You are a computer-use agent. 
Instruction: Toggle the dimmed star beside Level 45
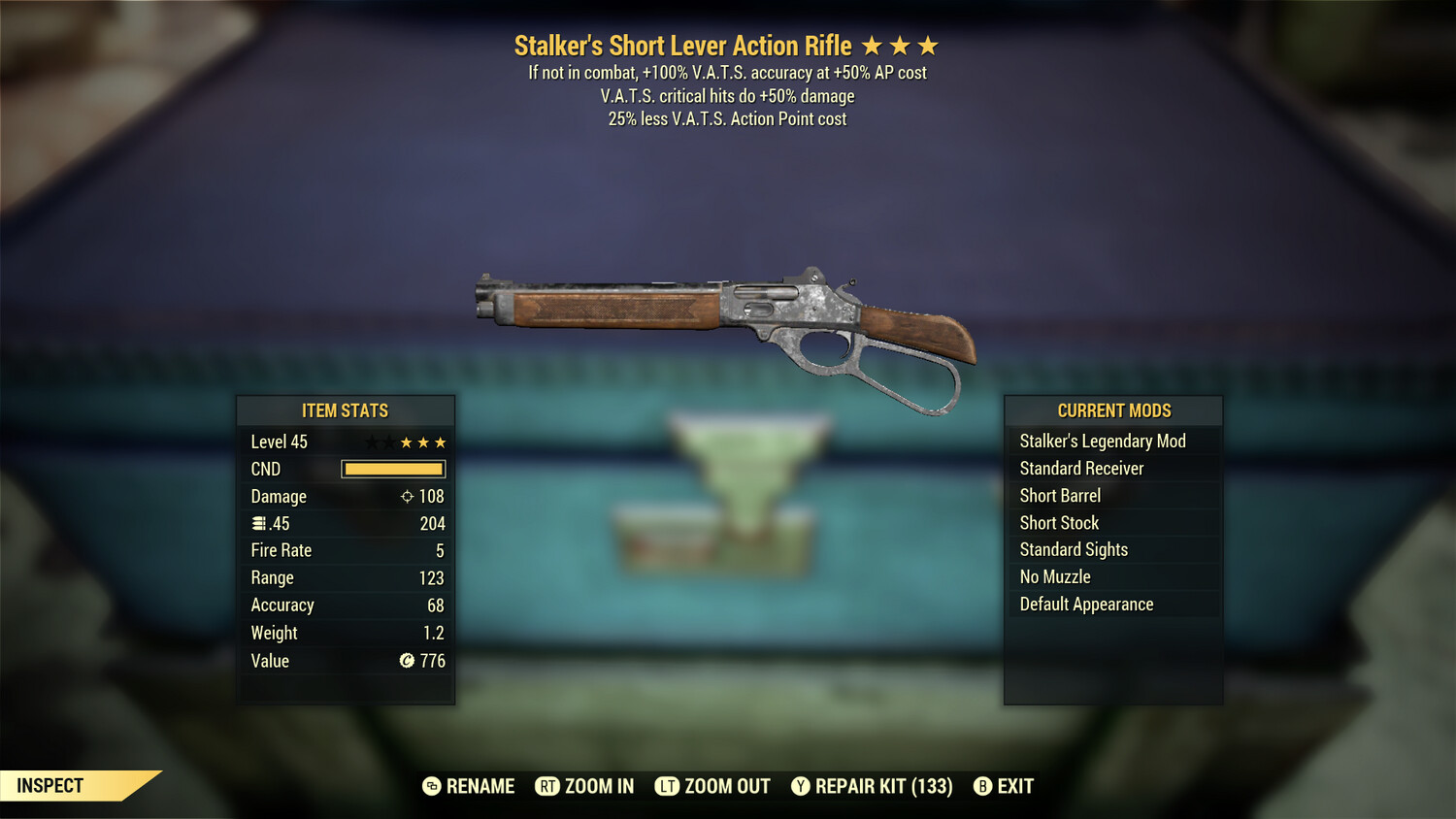coord(372,442)
